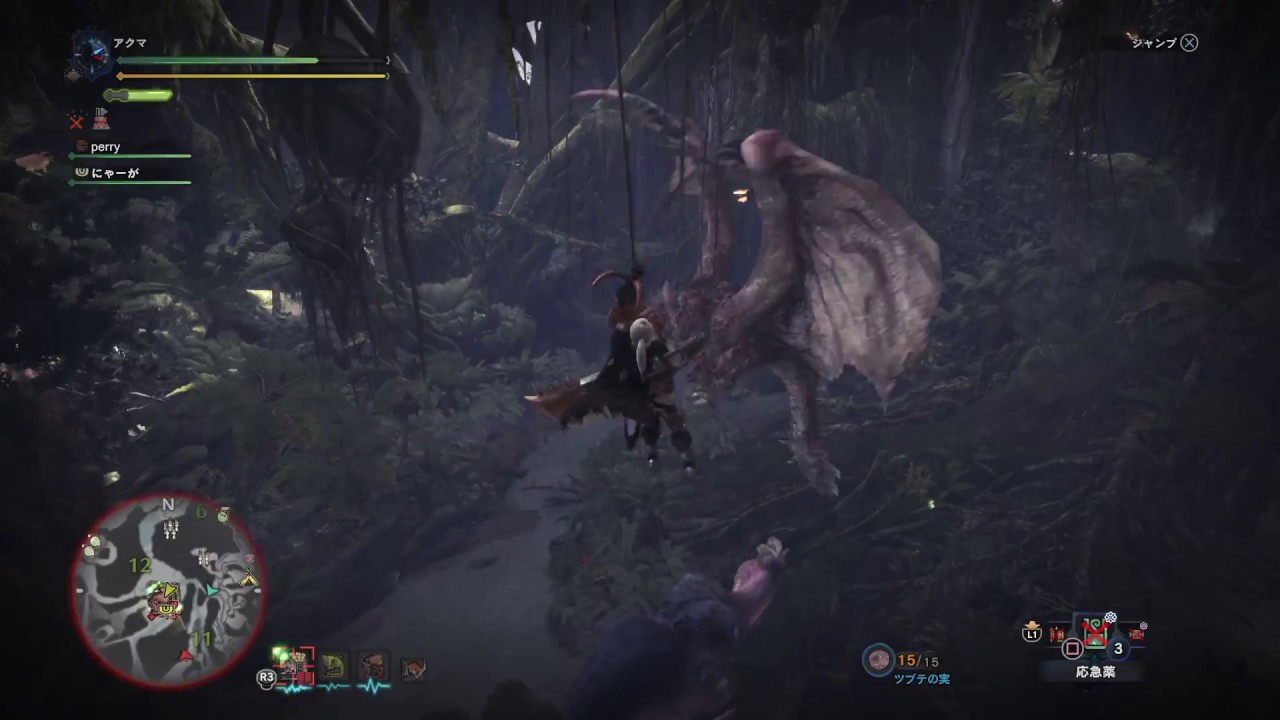This screenshot has width=1280, height=720.
Task: Click the red X status effect icon
Action: tap(76, 121)
